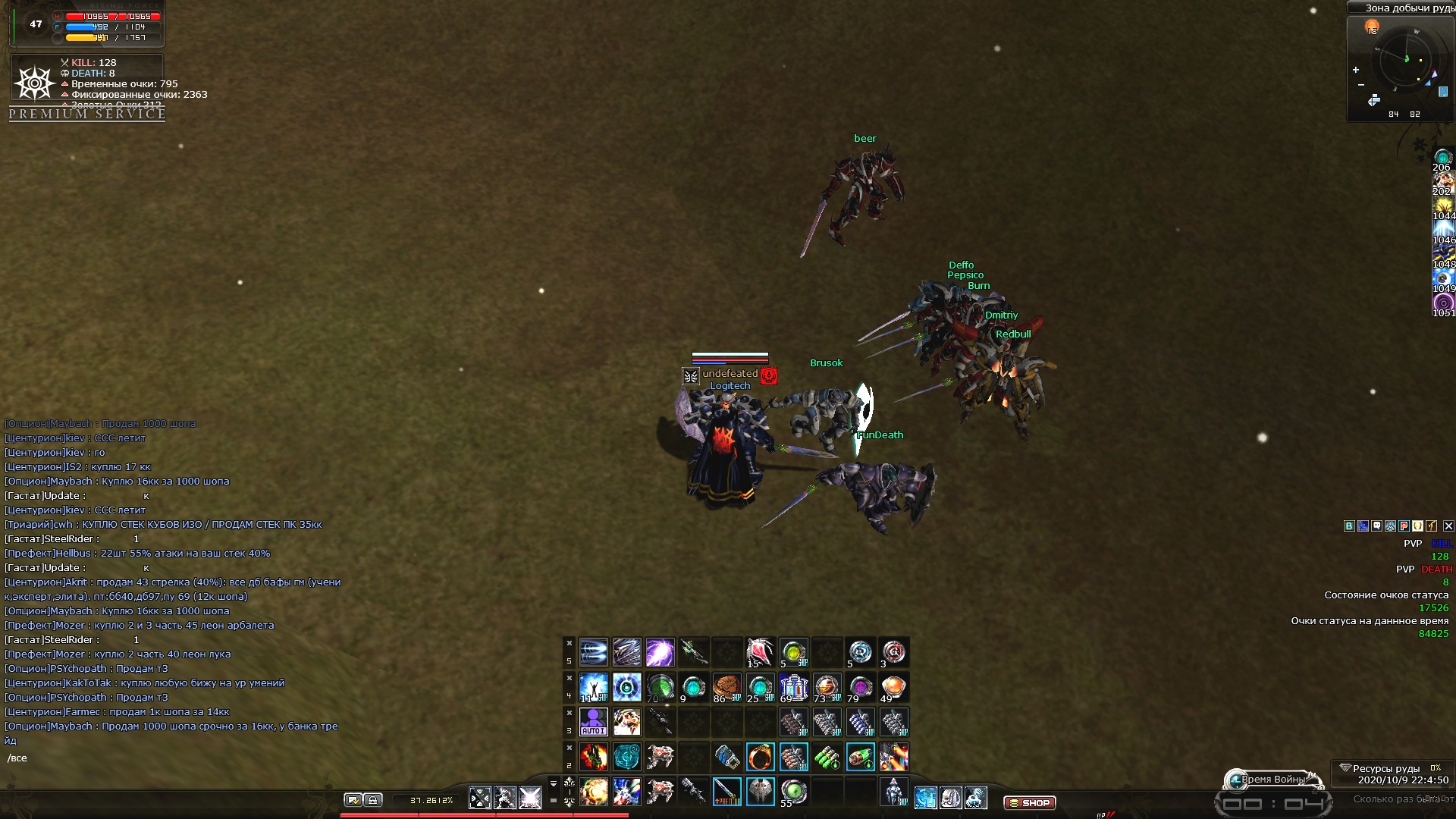The image size is (1456, 819).
Task: Select the red crystal item with count 15
Action: point(760,652)
